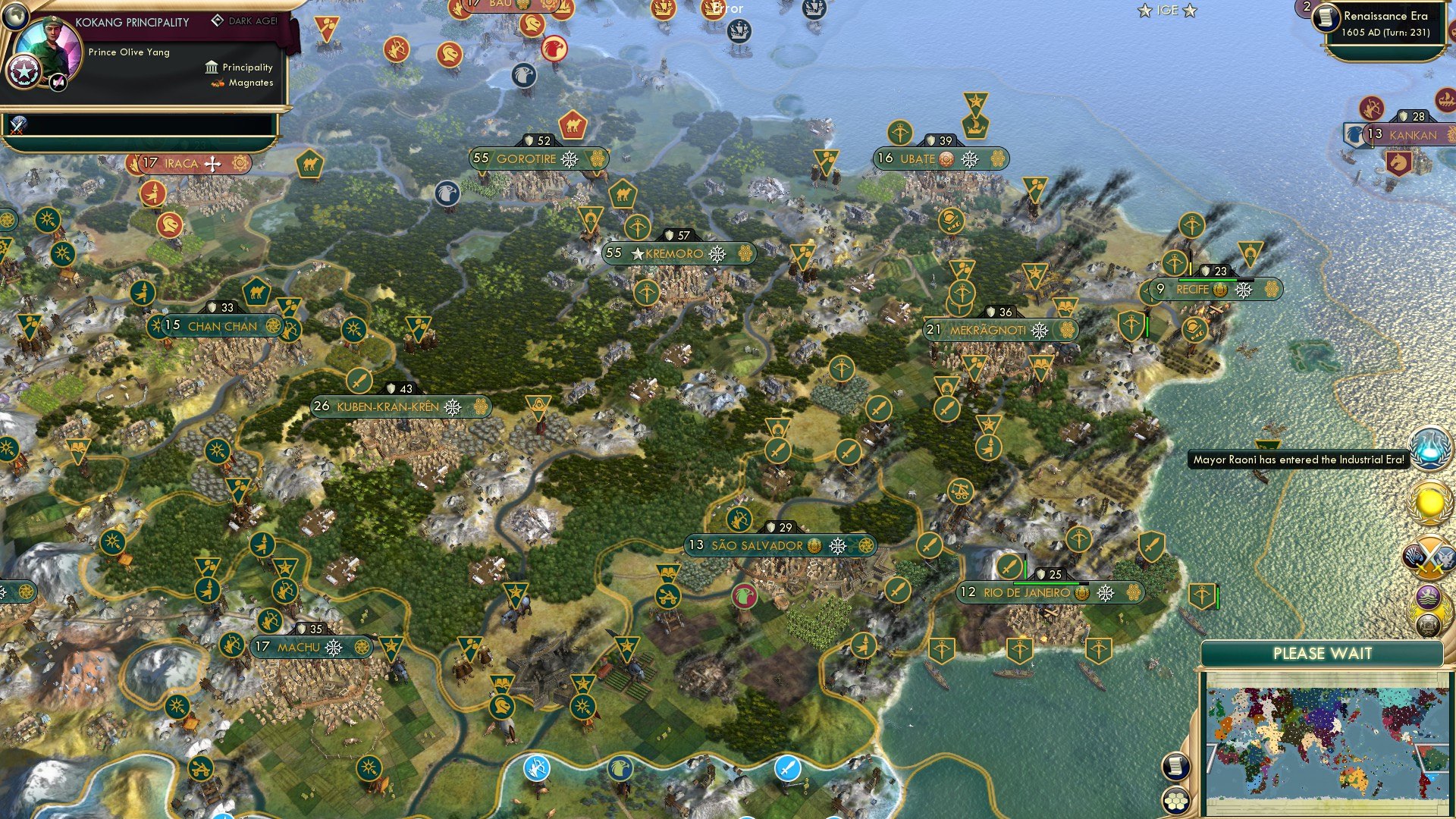Toggle strategic view with the hexagon icon
Viewport: 1456px width, 819px height.
(x=1176, y=799)
